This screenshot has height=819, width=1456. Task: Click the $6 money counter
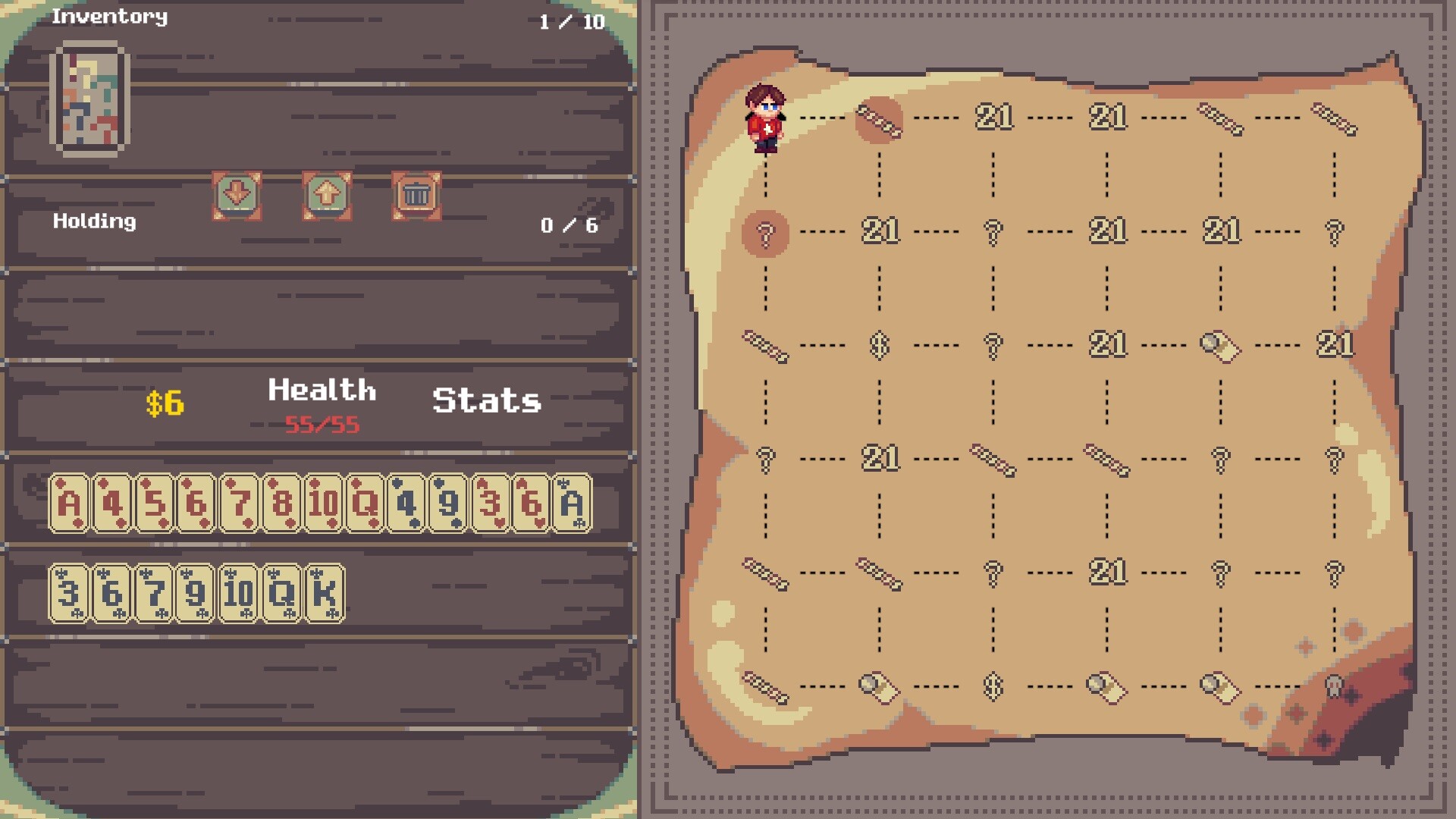point(166,401)
